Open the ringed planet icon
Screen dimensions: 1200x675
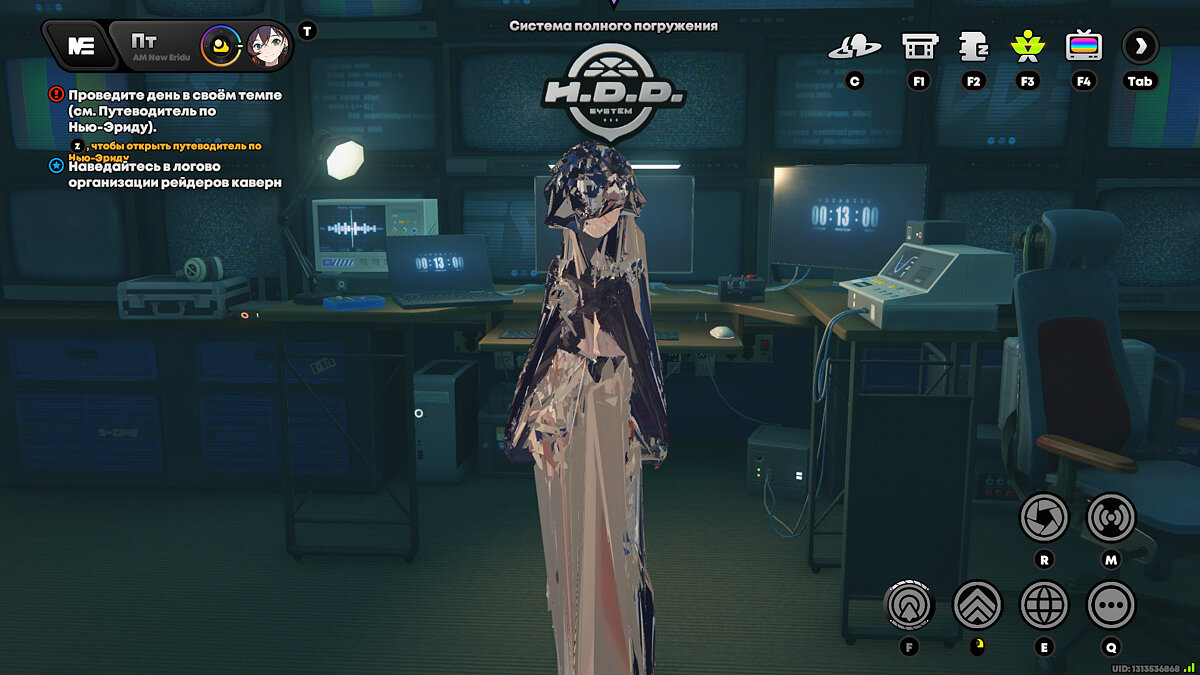pyautogui.click(x=855, y=46)
